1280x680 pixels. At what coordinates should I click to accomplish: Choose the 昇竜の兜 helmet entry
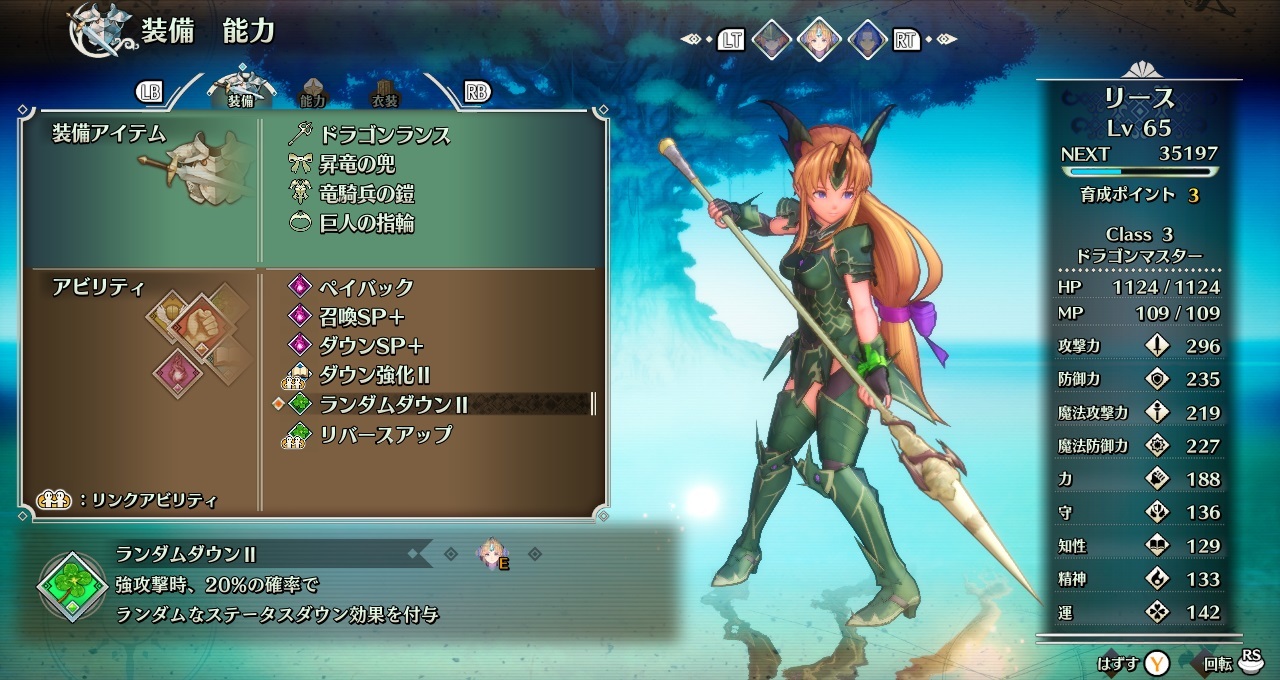tap(357, 164)
